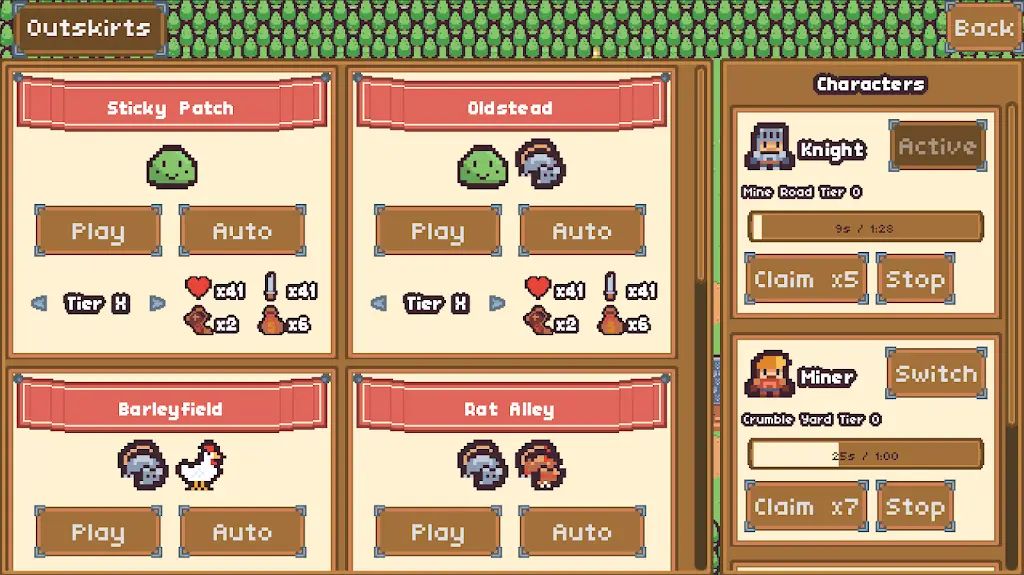
Task: Claim x5 rewards for the Knight
Action: 806,279
